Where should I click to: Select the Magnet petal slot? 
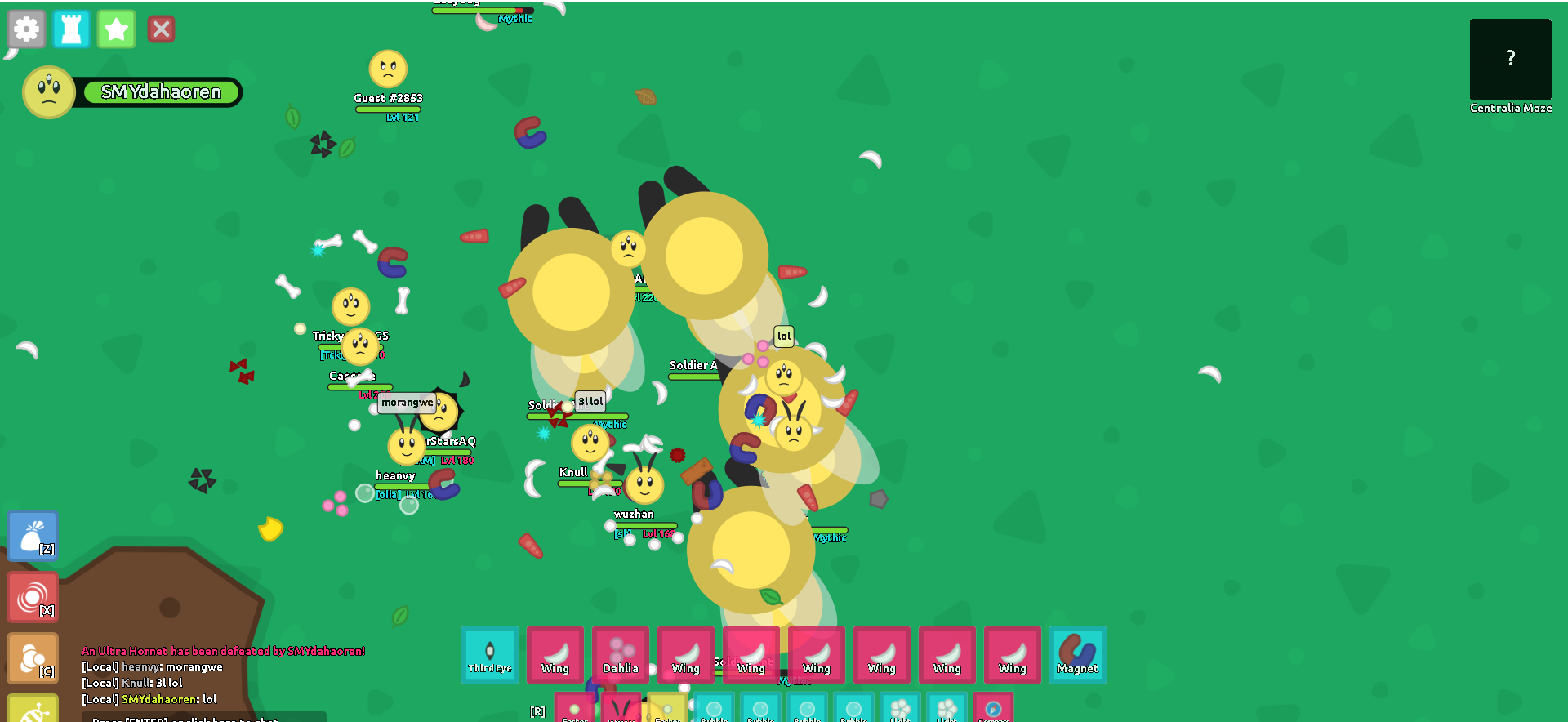1078,654
